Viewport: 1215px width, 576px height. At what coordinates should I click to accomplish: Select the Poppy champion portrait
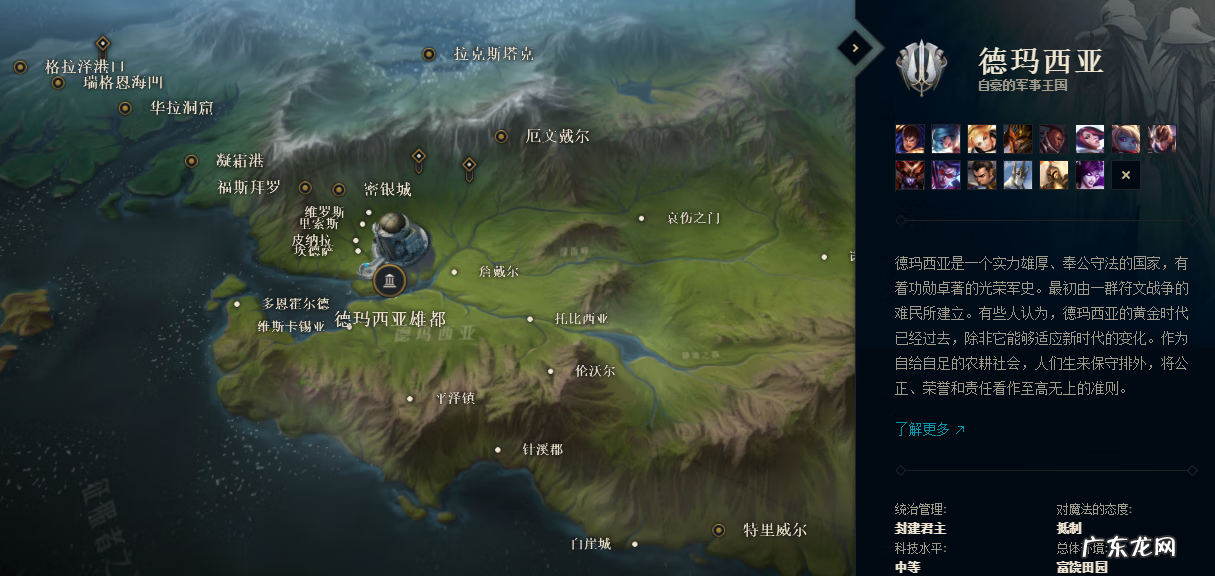coord(1126,139)
